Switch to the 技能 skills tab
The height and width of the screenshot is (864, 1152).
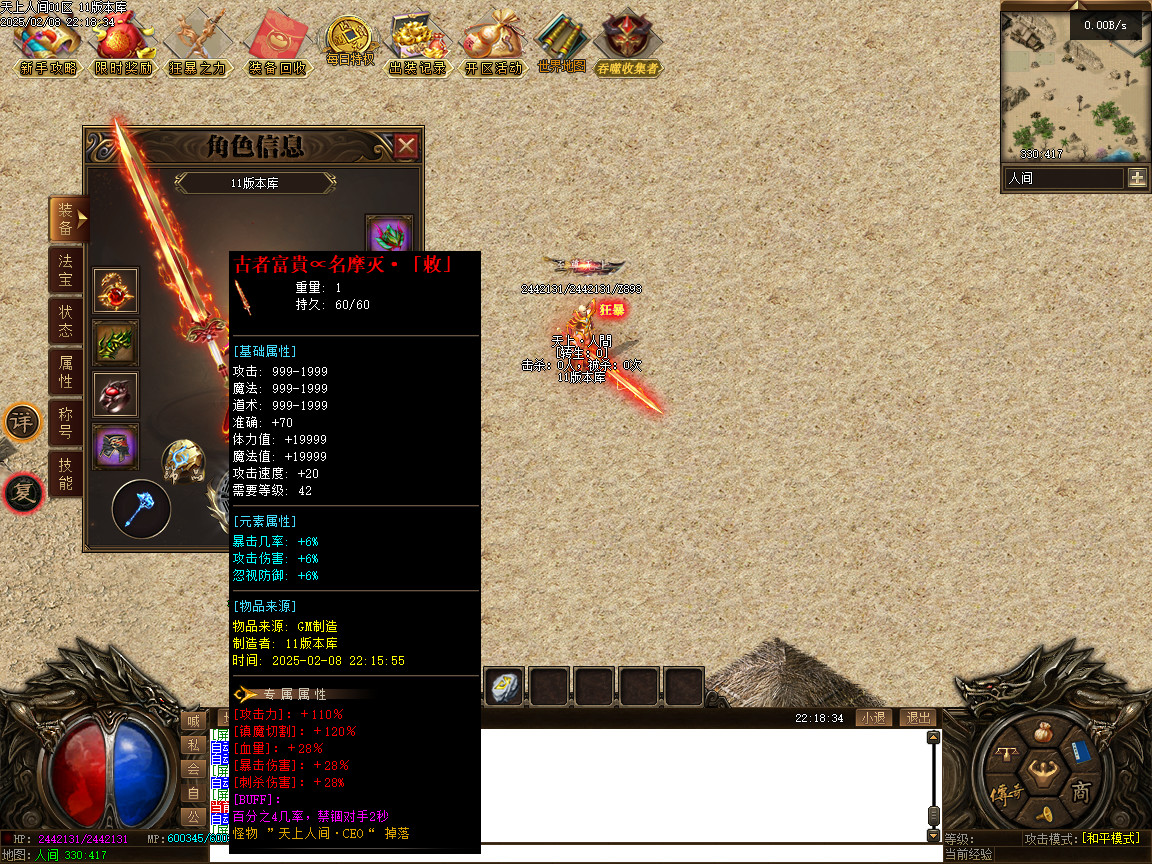(x=65, y=475)
